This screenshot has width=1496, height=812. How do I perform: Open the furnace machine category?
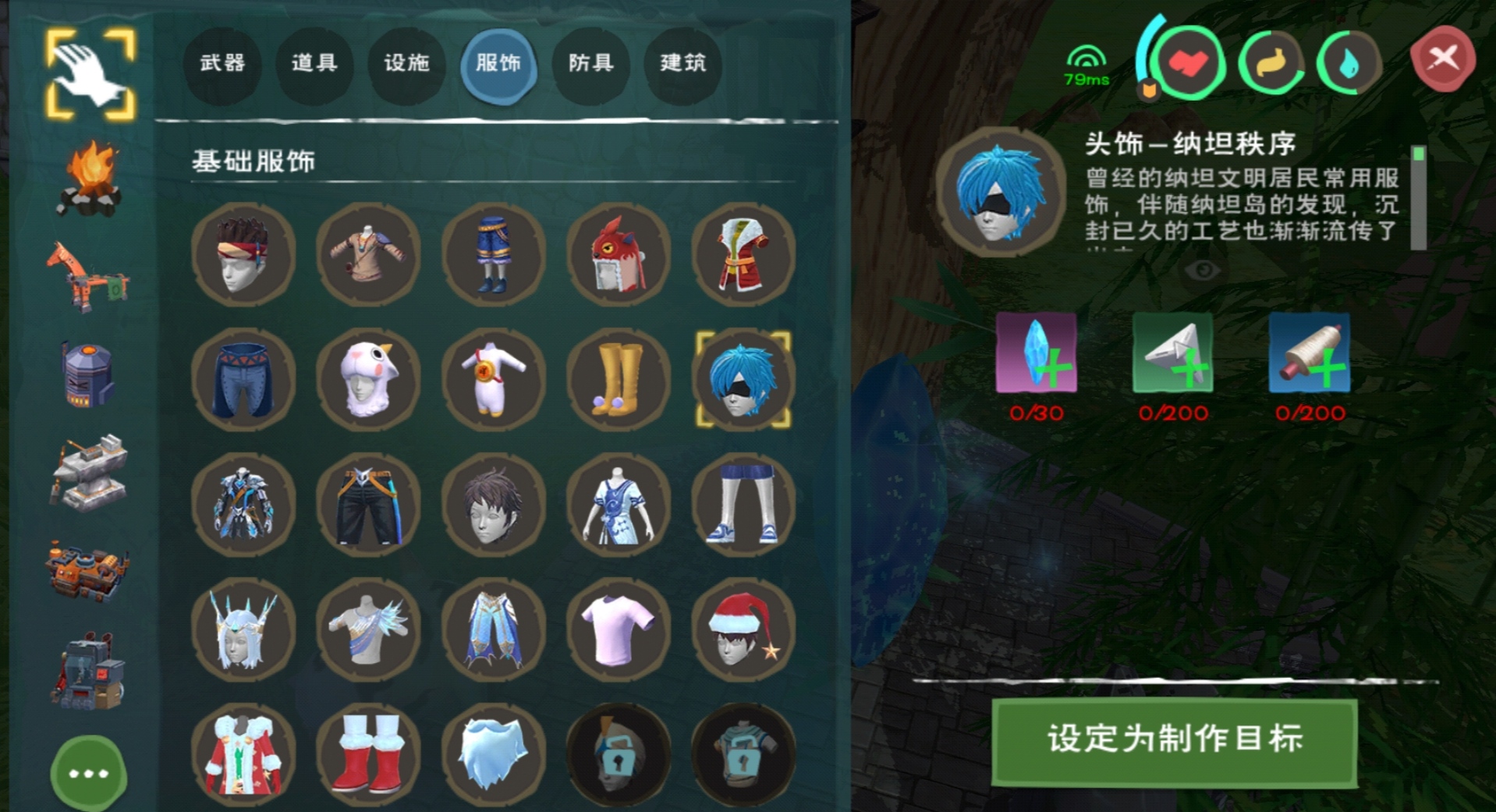click(x=88, y=374)
